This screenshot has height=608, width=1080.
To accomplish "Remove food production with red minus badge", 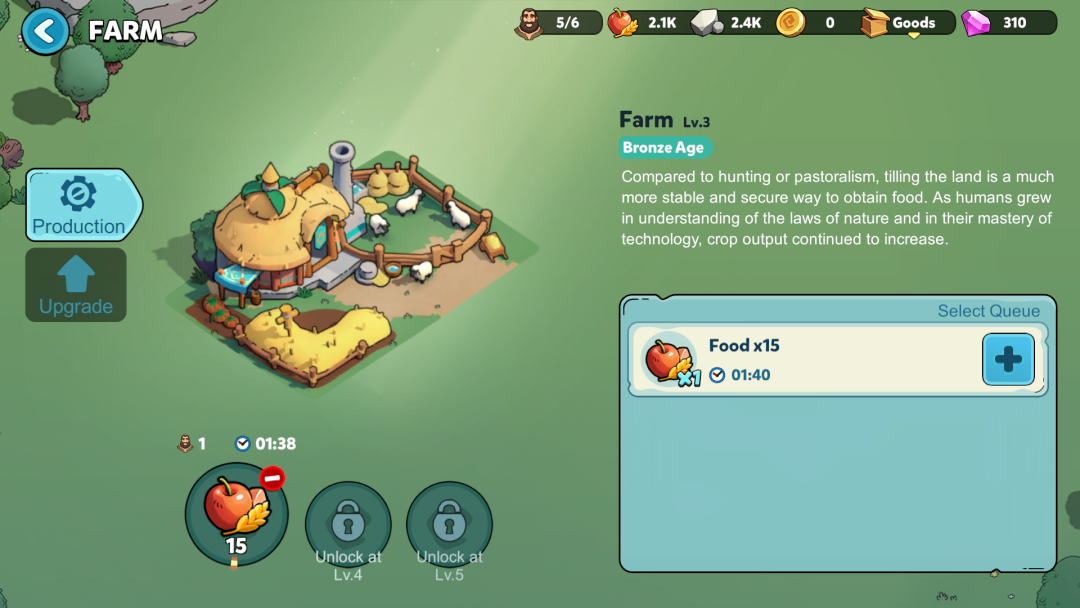I will tap(272, 478).
